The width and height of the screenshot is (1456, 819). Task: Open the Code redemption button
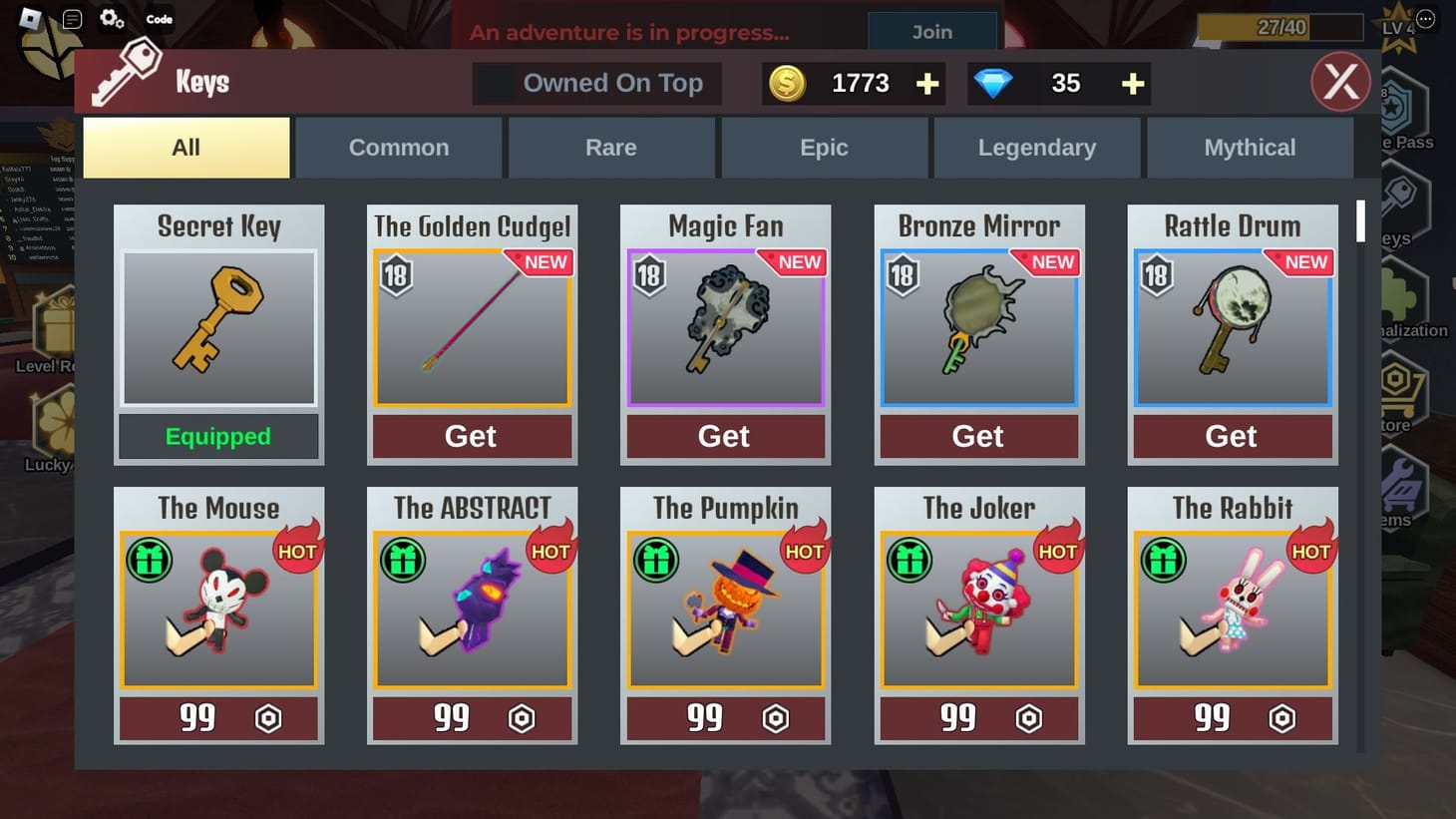158,18
